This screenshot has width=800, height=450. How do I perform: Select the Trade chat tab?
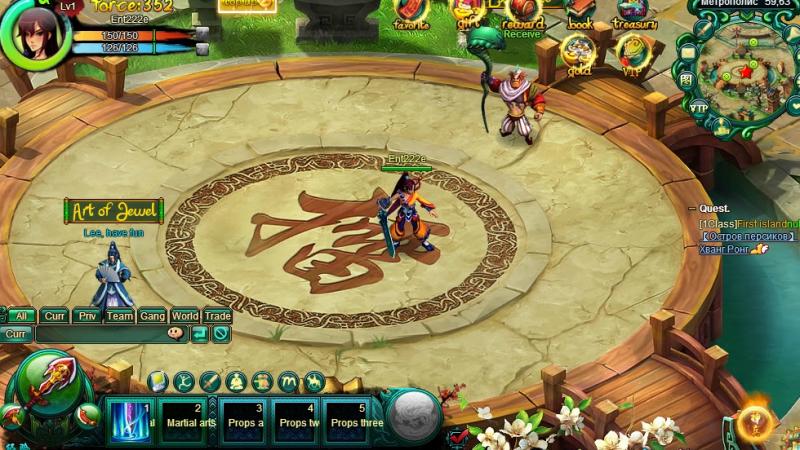tap(217, 316)
